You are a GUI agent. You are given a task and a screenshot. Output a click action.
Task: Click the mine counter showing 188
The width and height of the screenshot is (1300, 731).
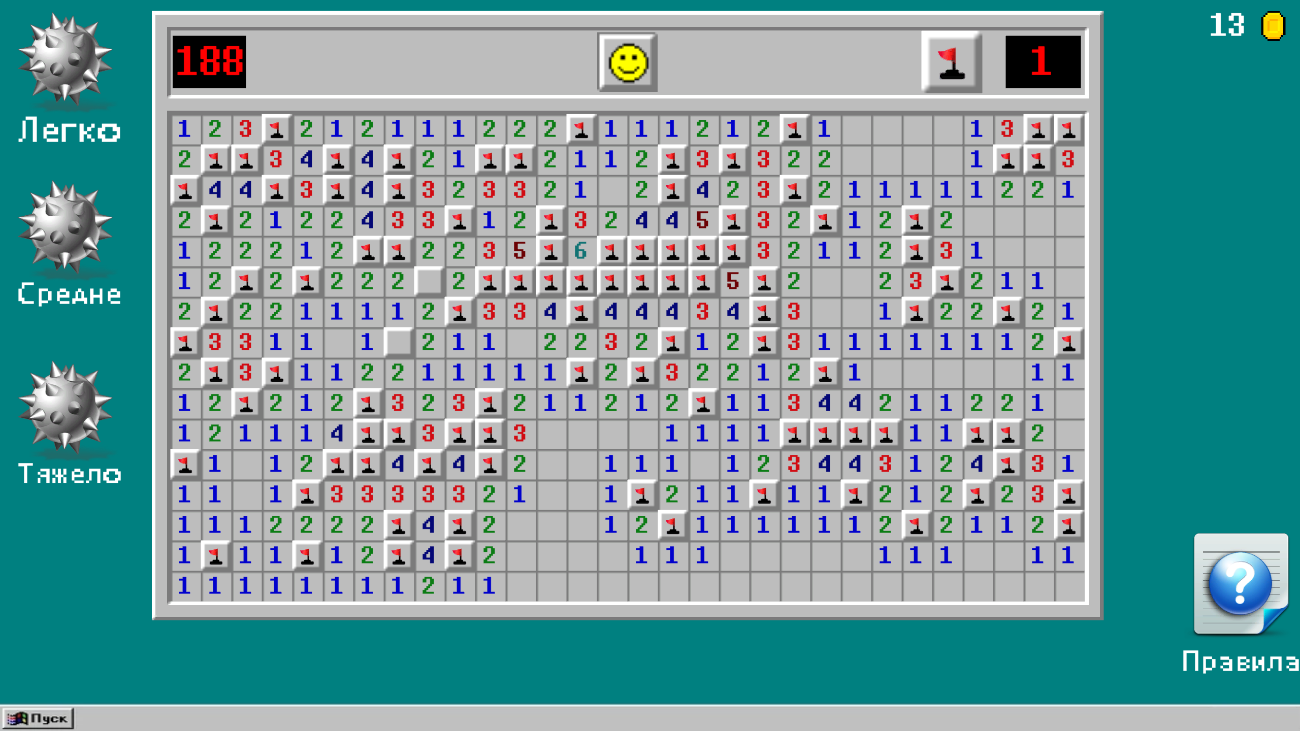[x=208, y=61]
